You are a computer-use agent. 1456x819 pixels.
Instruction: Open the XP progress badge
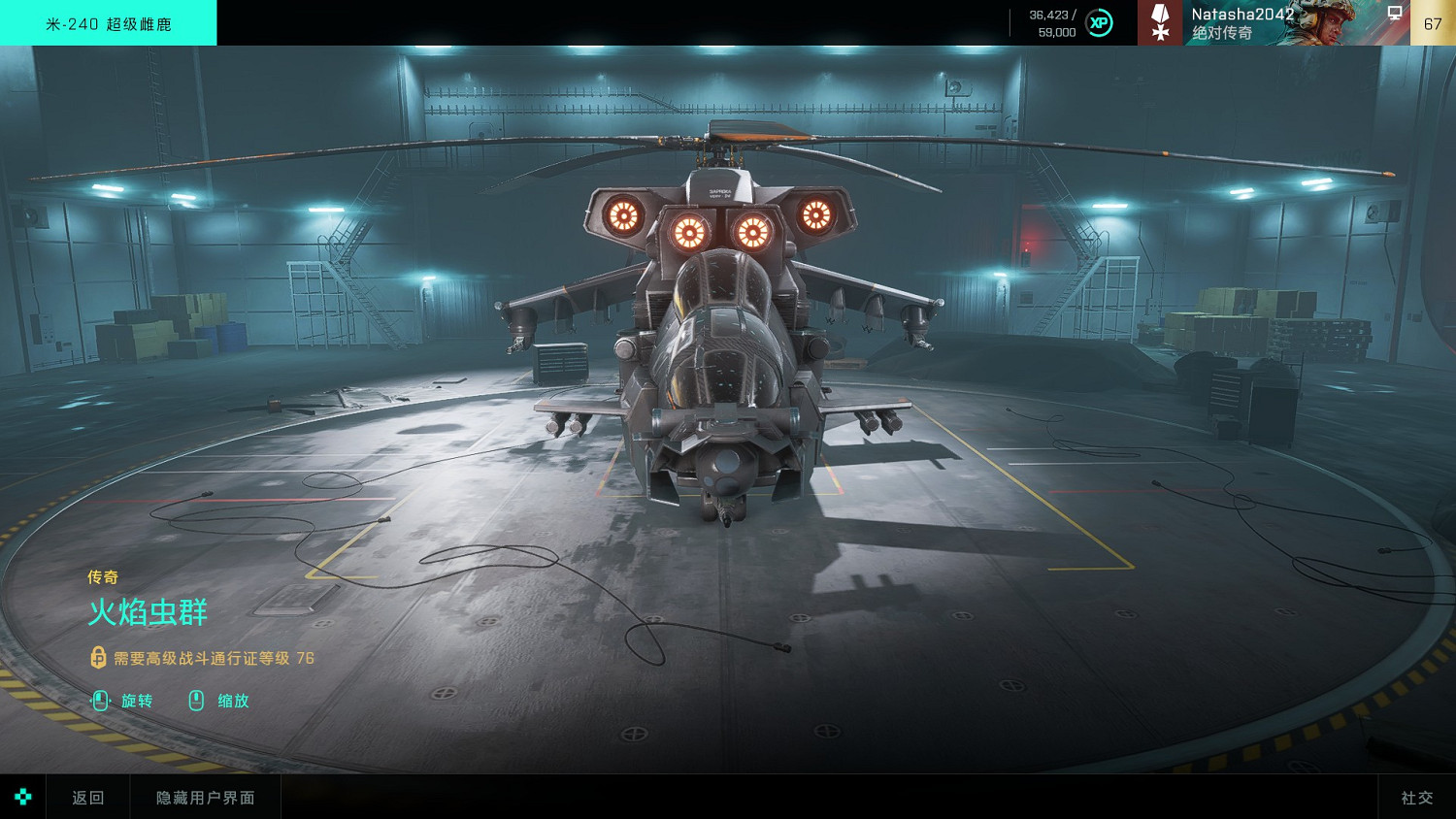point(1099,23)
